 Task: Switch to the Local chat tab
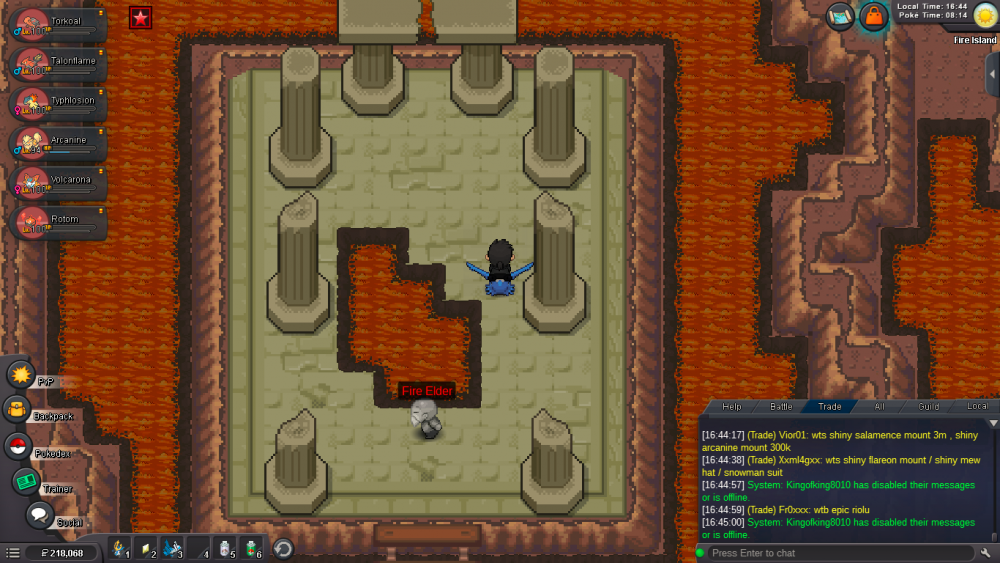tap(977, 407)
